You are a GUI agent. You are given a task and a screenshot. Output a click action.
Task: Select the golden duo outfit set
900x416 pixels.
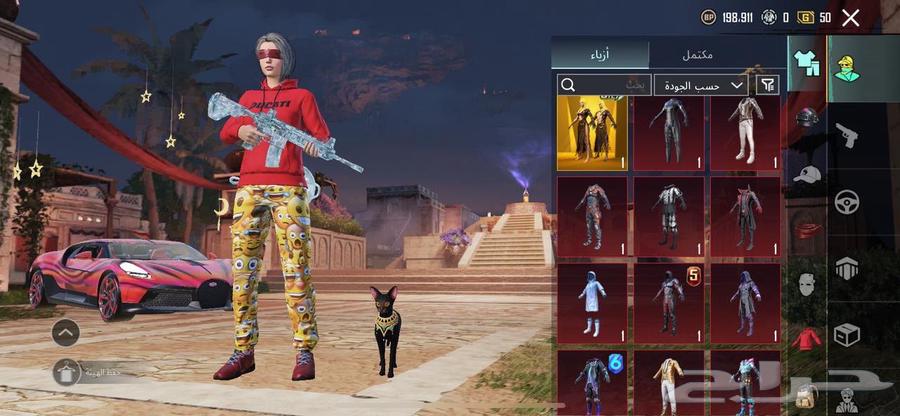[x=592, y=132]
